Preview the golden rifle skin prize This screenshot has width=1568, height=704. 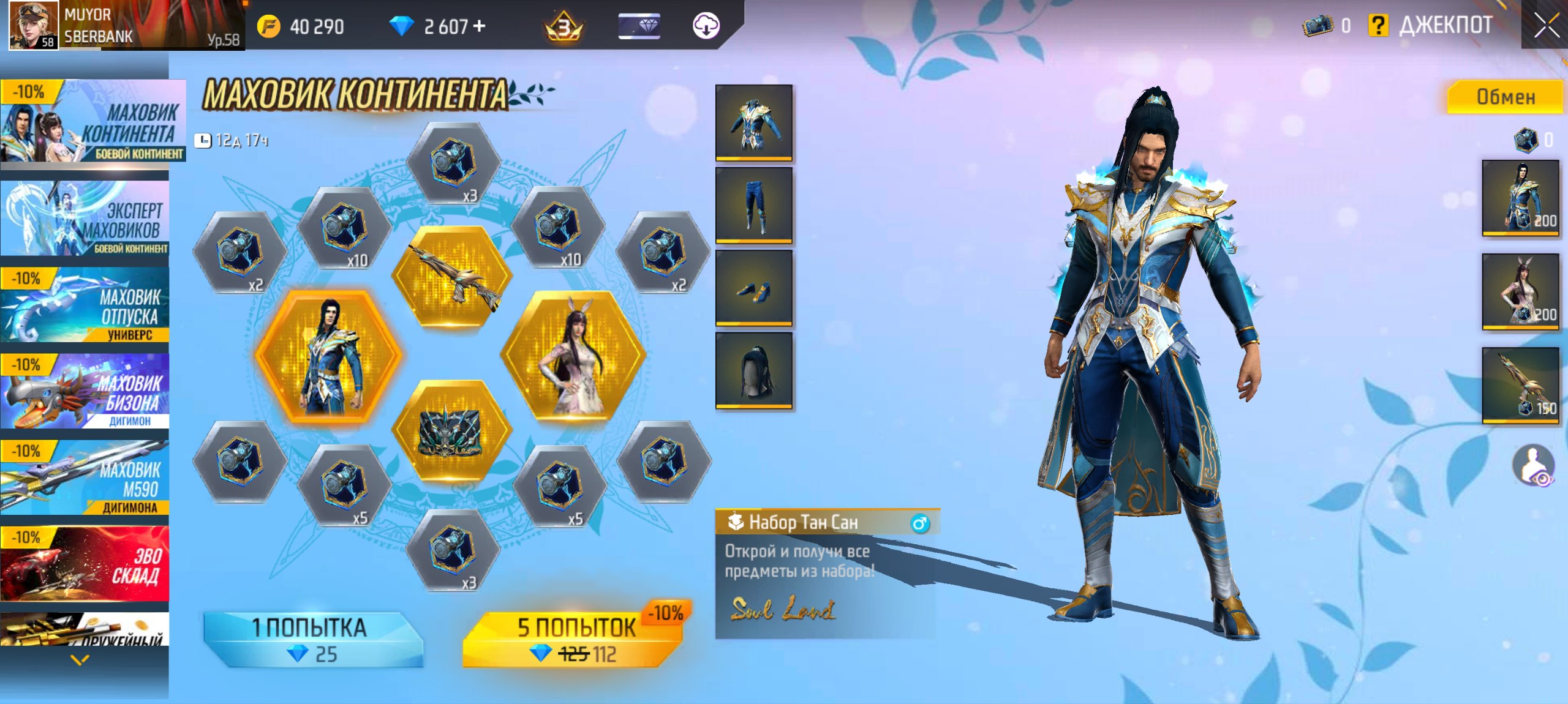(452, 275)
